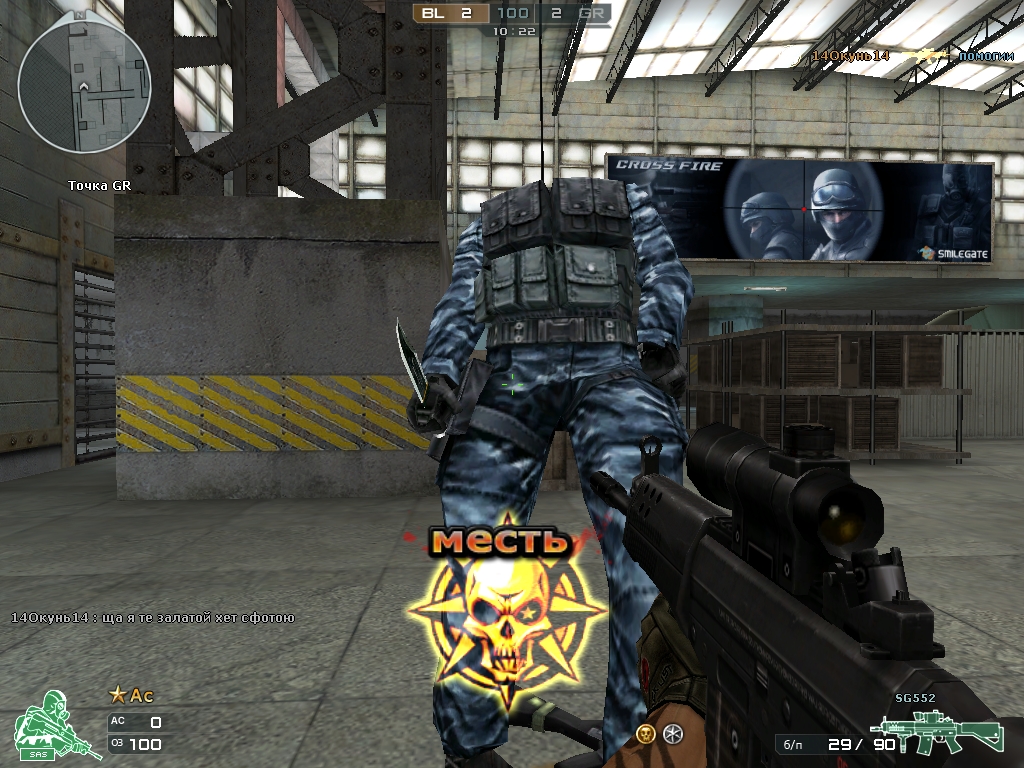1024x768 pixels.
Task: Click the grey cross medal icon
Action: click(673, 734)
